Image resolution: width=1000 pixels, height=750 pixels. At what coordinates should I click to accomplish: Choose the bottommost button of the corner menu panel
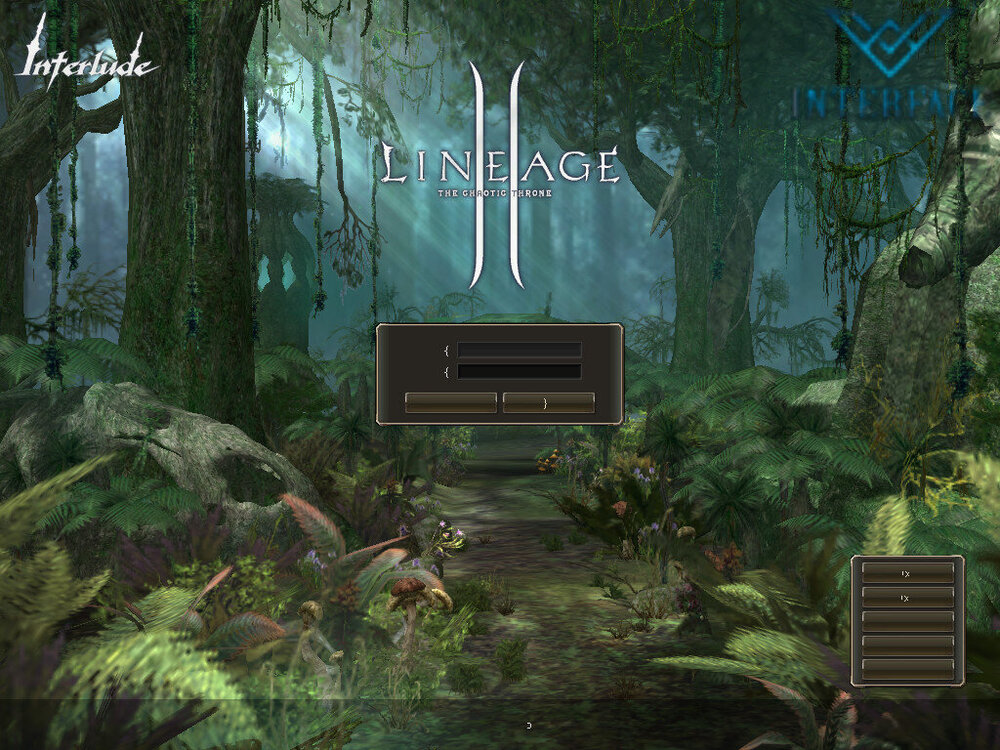(907, 668)
